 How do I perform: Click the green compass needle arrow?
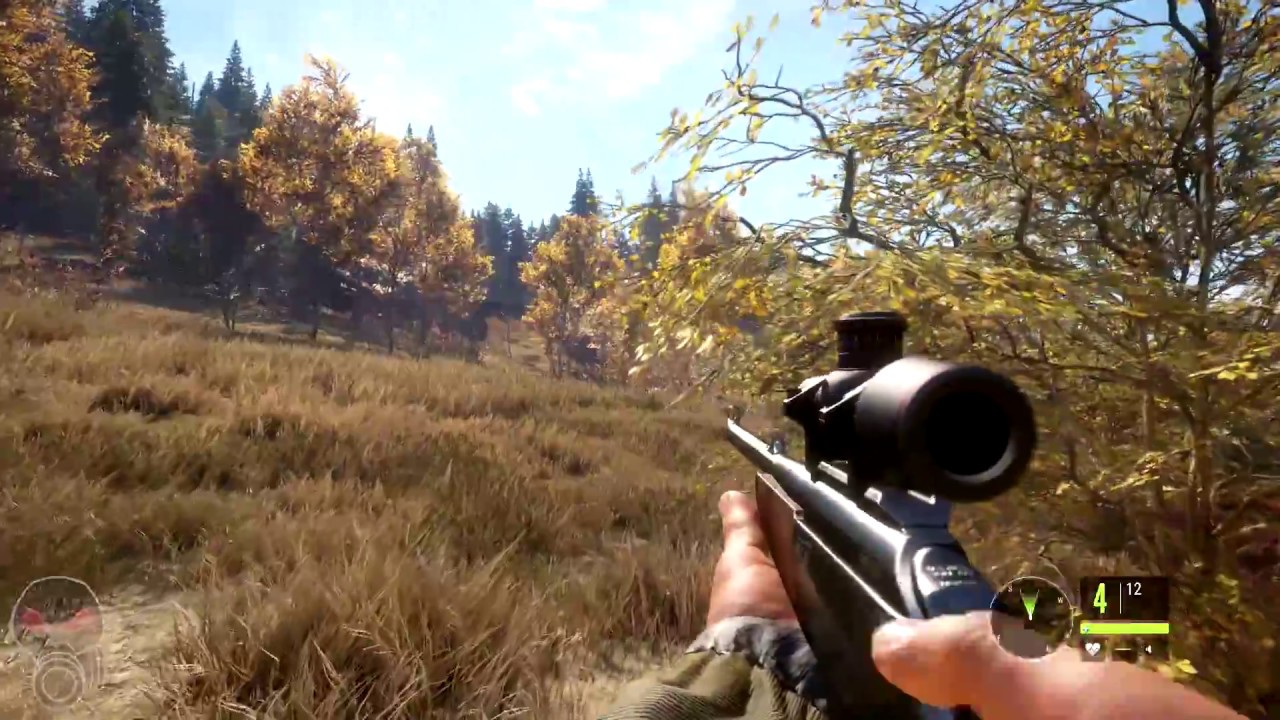click(x=1030, y=602)
